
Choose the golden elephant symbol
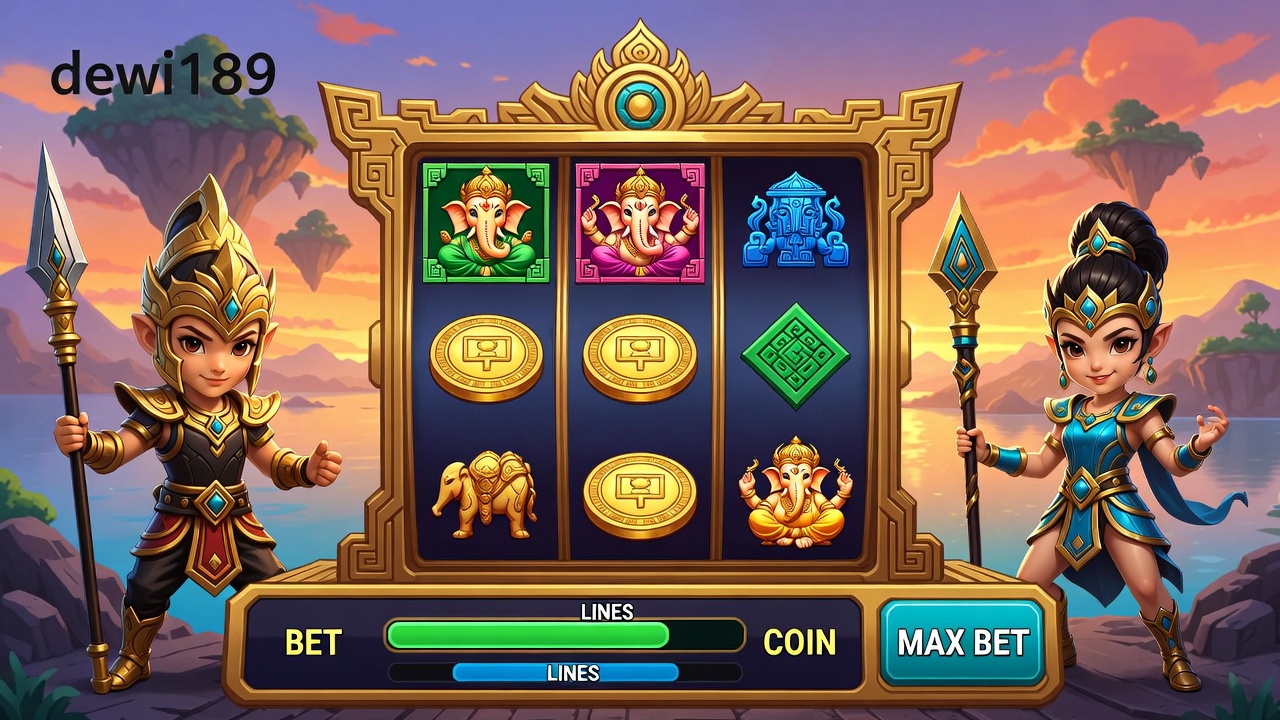[x=485, y=494]
